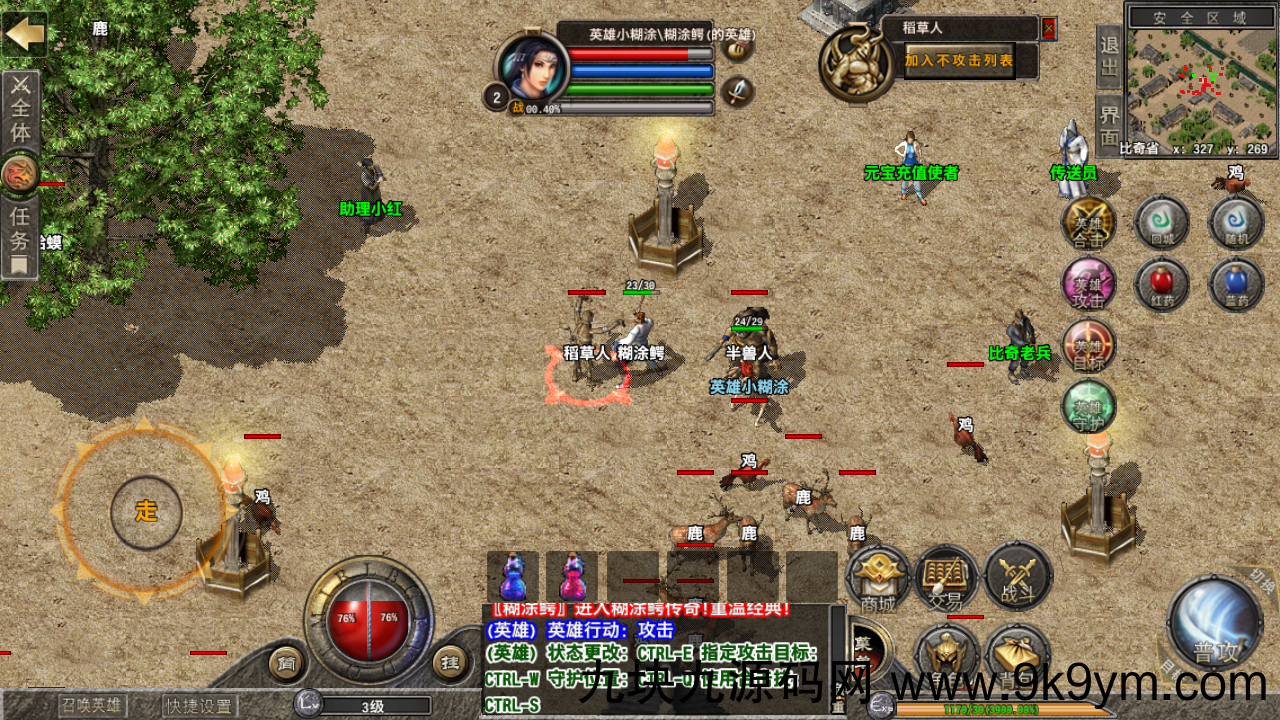Tap the golden back arrow button

[24, 34]
